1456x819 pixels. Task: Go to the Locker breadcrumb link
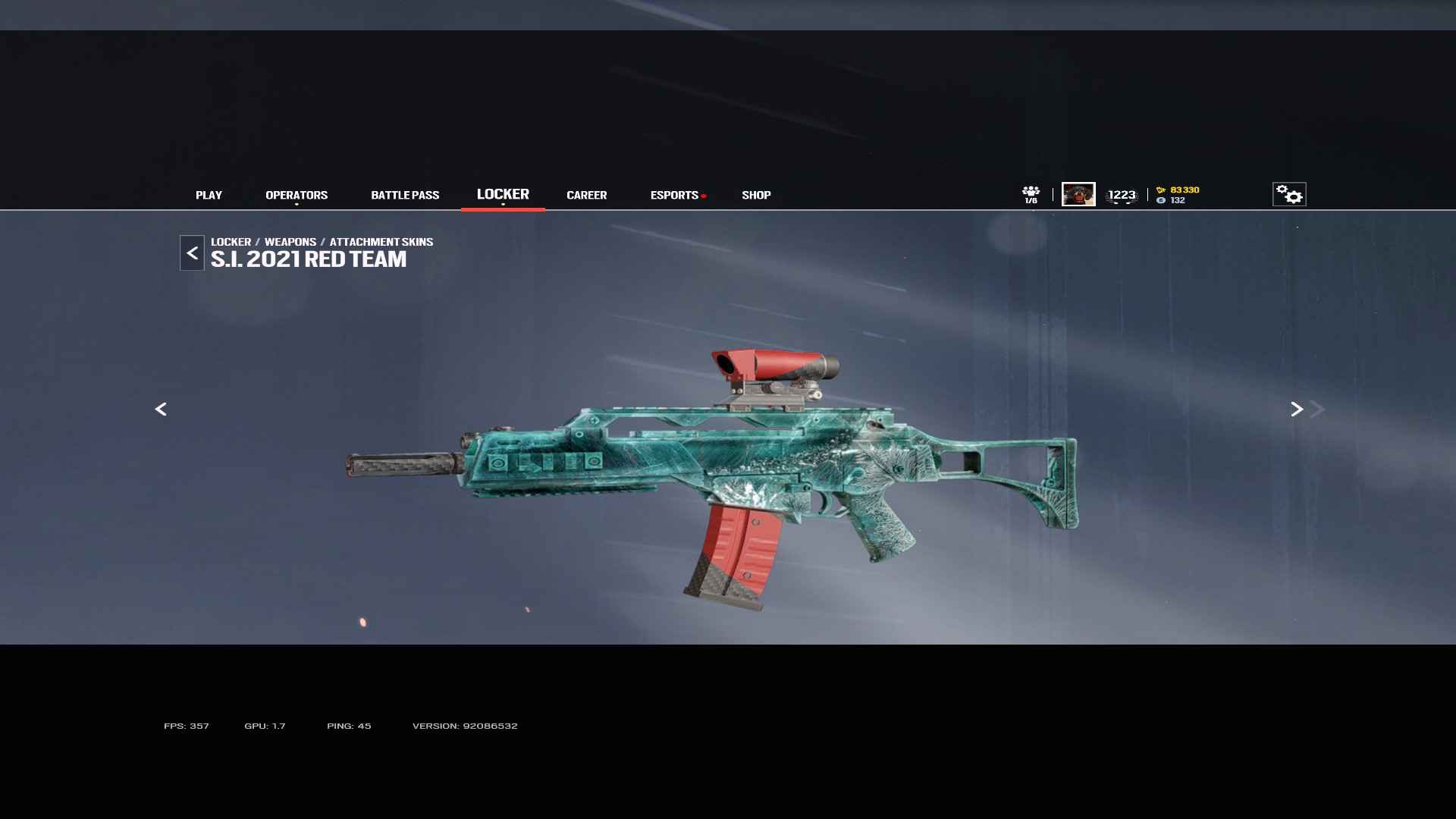[231, 242]
